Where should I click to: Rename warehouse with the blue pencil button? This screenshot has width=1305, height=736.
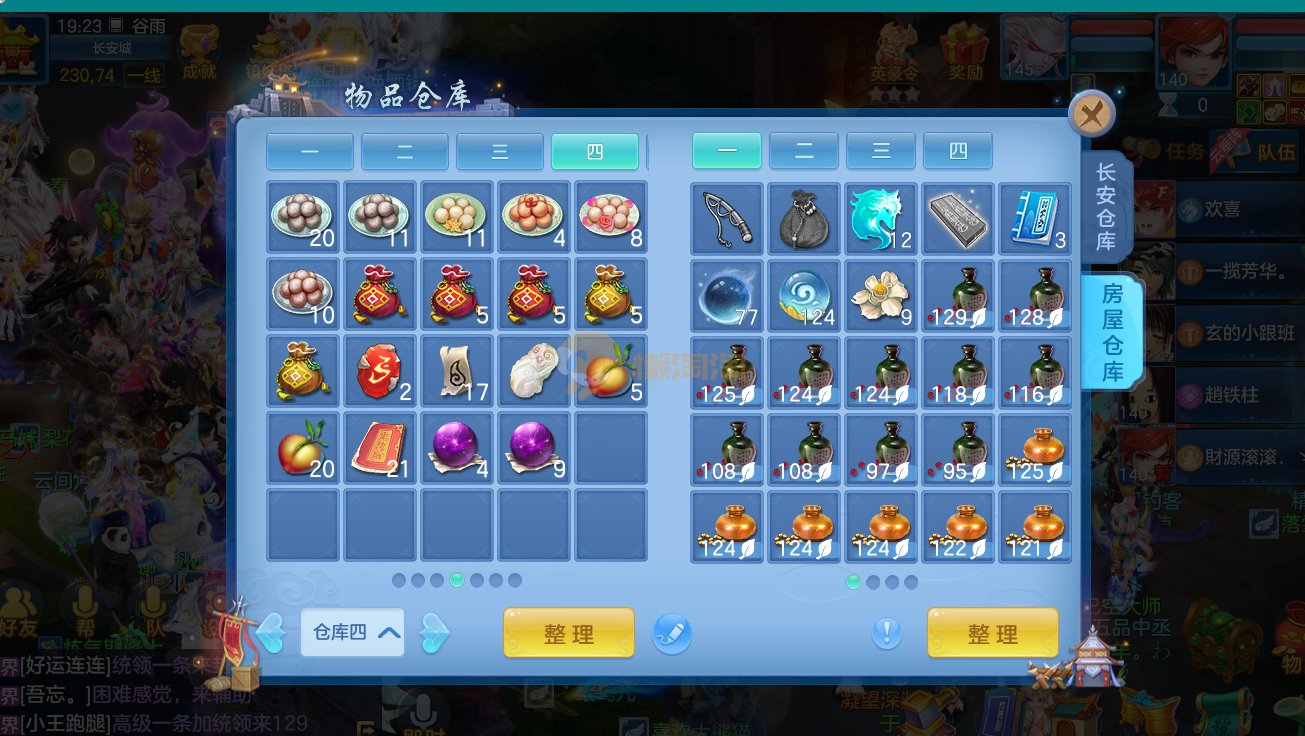pos(672,633)
